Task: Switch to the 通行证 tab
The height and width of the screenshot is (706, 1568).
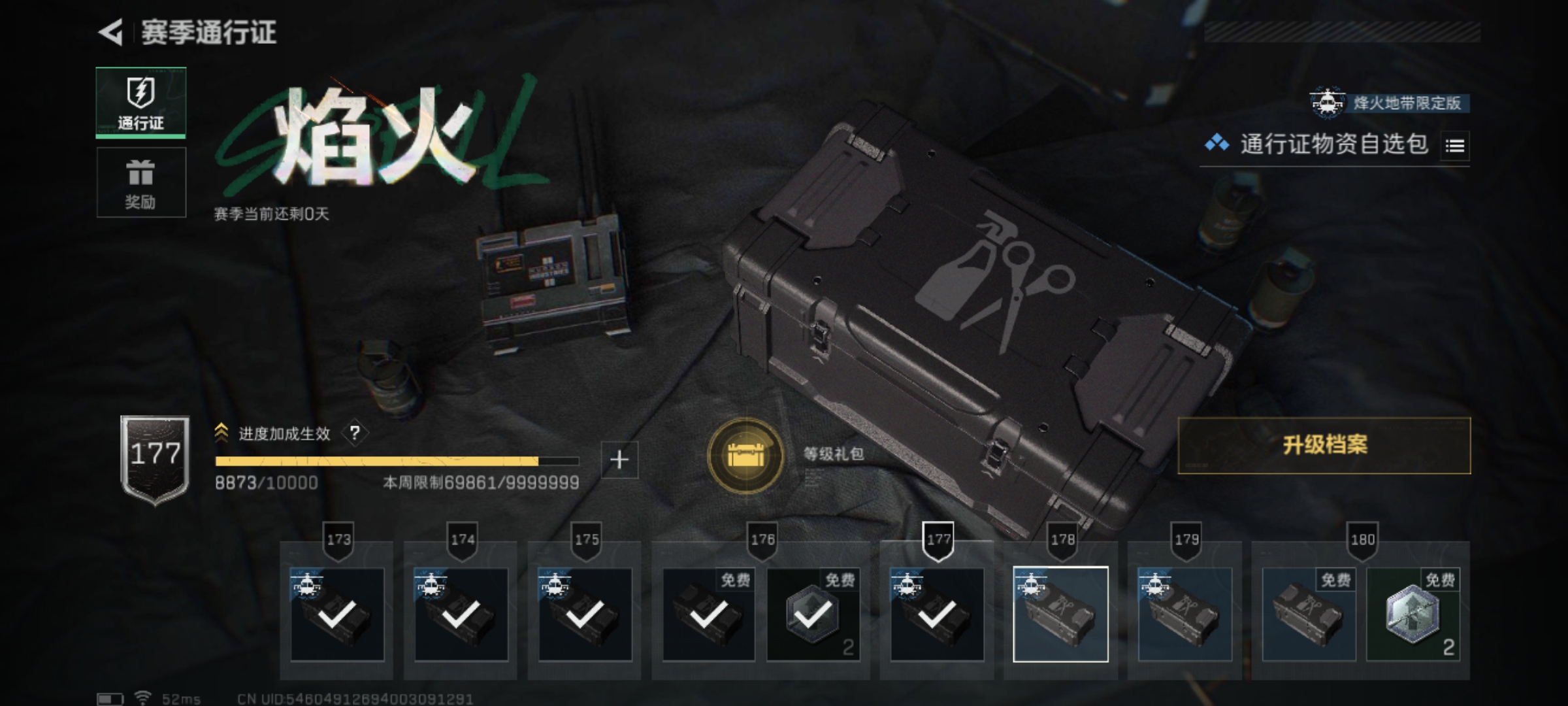Action: (x=141, y=103)
